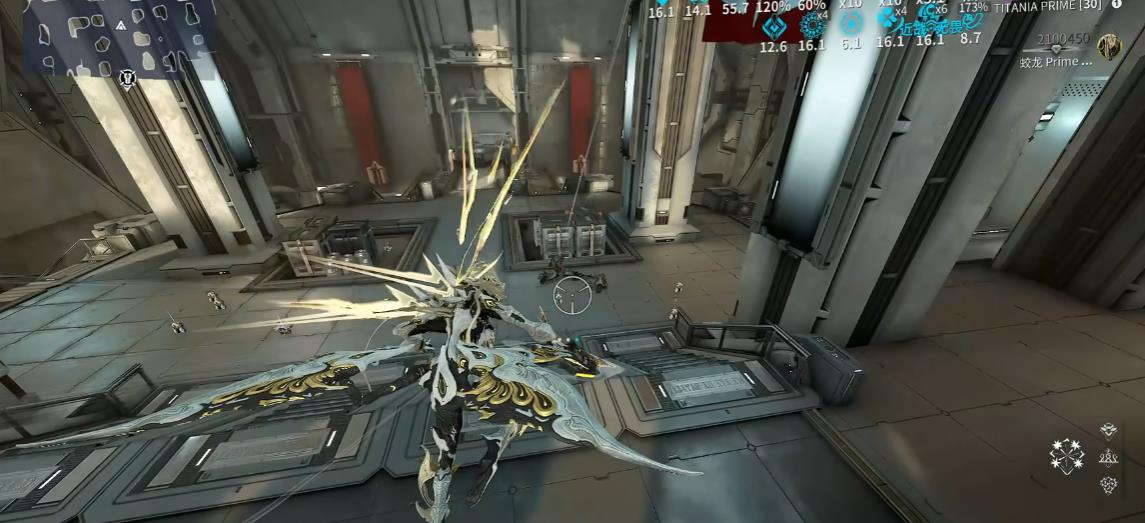
Task: Select the objective marker below the minimap
Action: (x=127, y=76)
